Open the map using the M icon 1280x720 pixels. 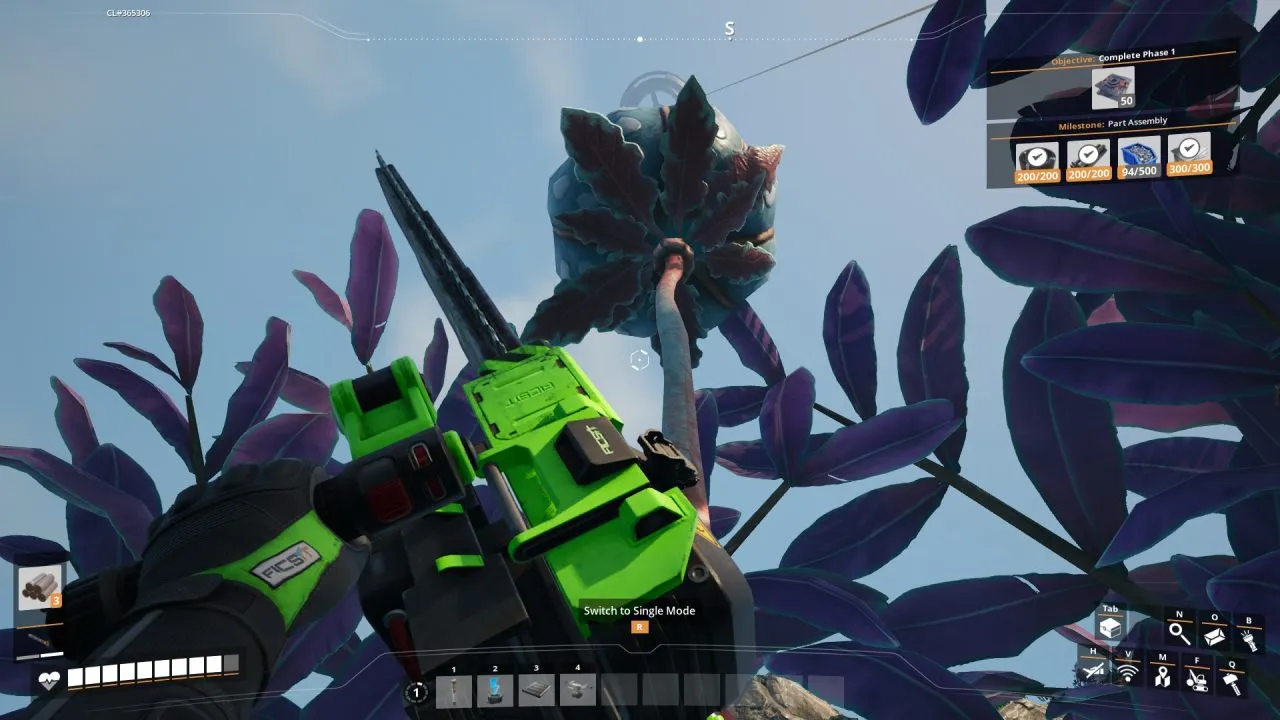(1164, 677)
